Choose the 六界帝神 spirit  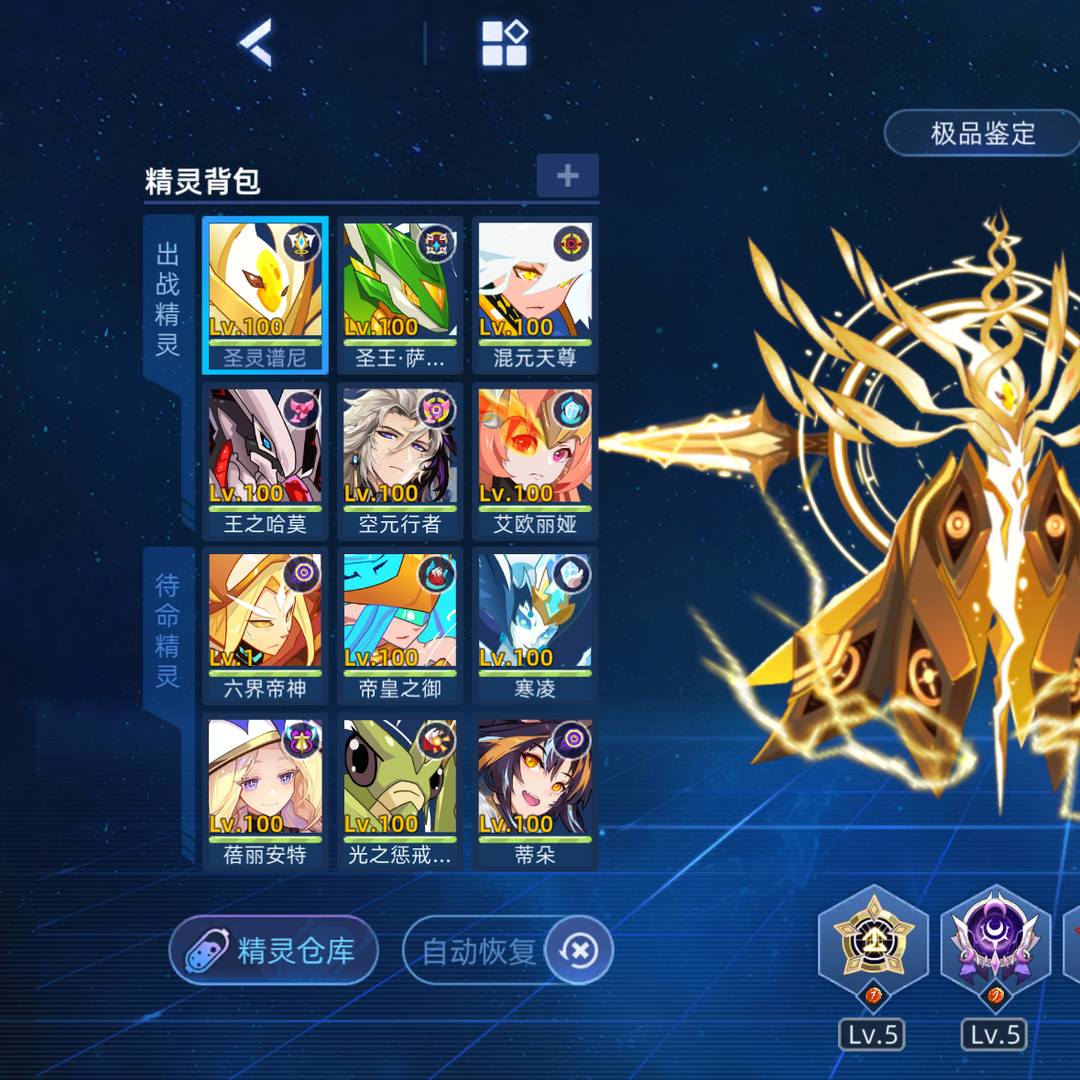point(265,626)
